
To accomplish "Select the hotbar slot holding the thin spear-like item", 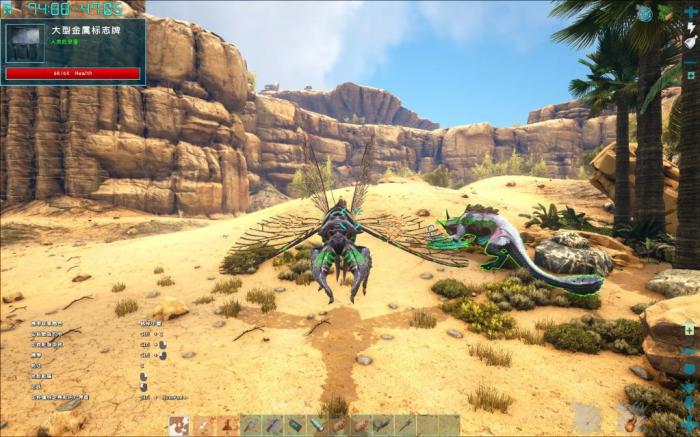I will click(404, 426).
